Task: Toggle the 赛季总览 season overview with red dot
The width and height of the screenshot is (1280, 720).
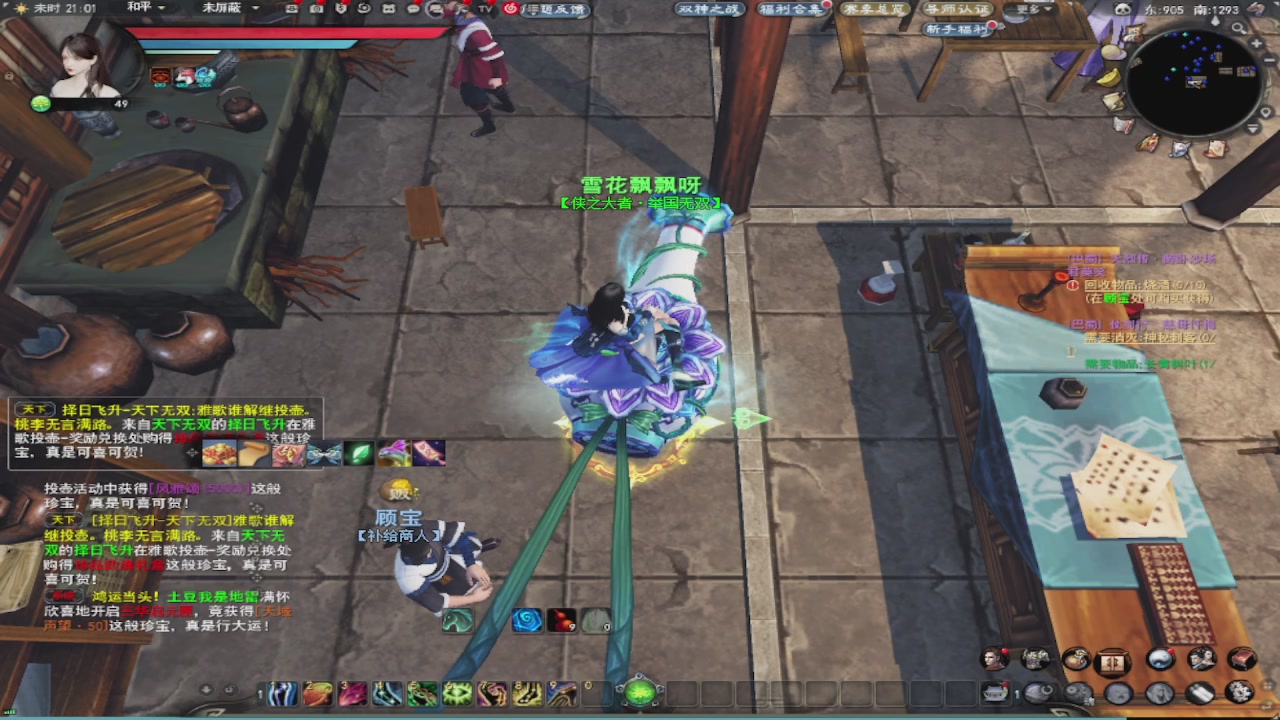Action: [872, 9]
